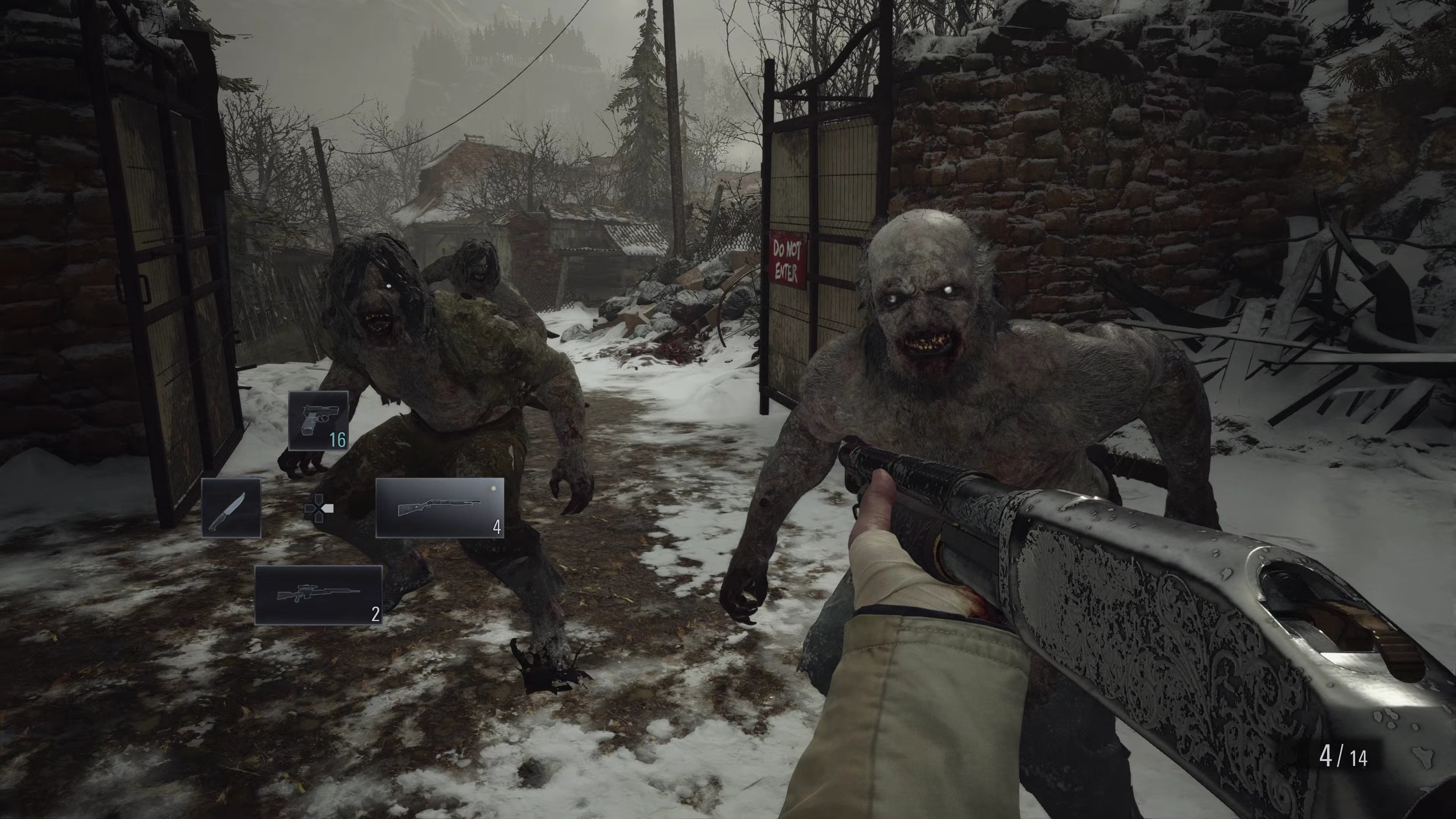Select the handgun weapon slot

[x=318, y=420]
